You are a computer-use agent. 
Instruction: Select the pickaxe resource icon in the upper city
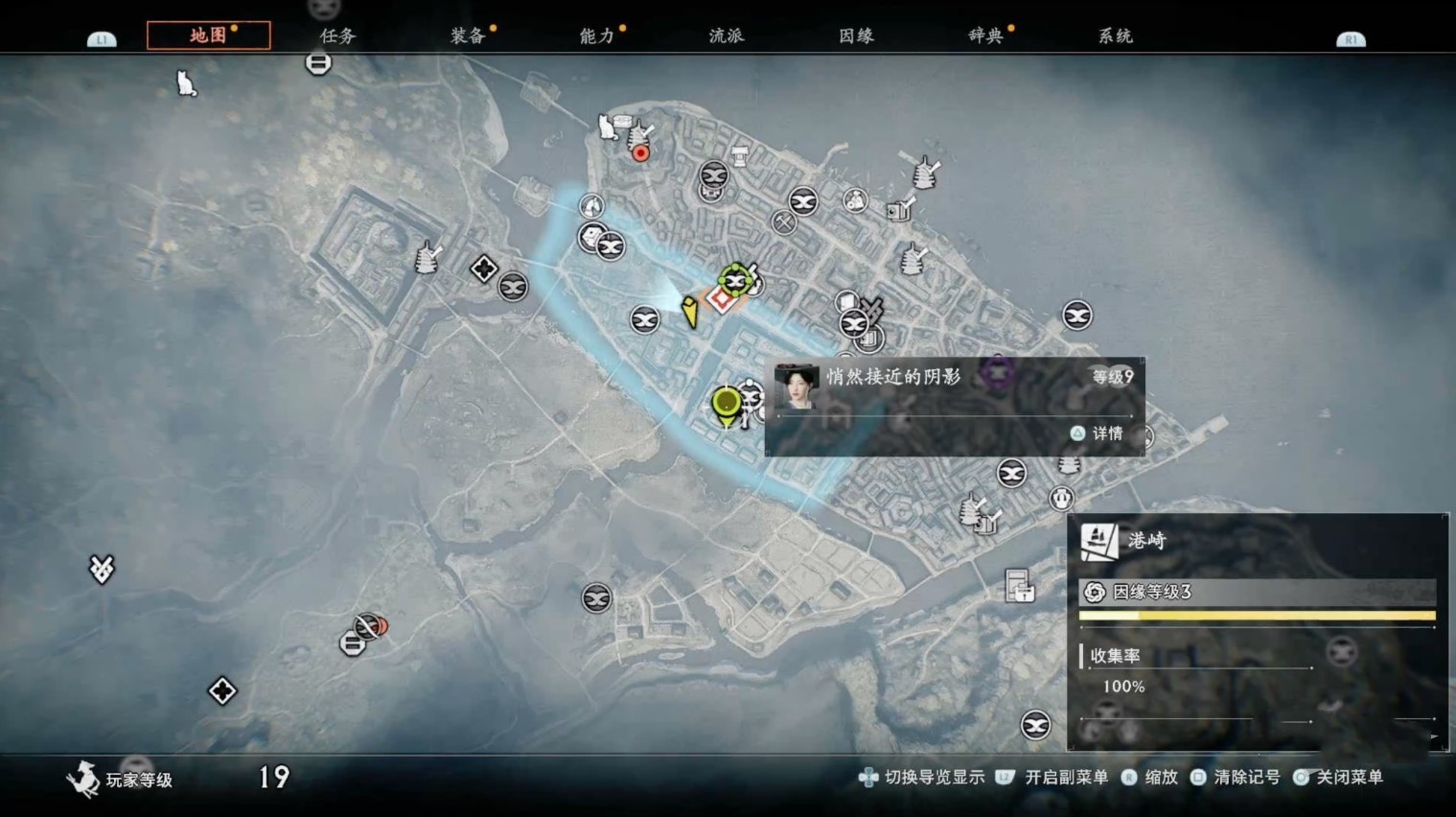(783, 222)
